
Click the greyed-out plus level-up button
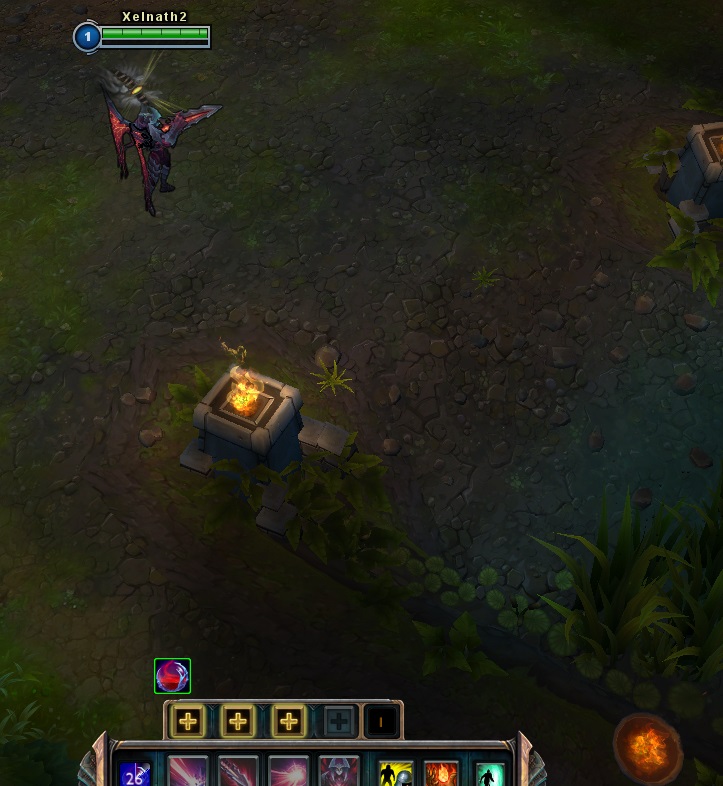(339, 721)
